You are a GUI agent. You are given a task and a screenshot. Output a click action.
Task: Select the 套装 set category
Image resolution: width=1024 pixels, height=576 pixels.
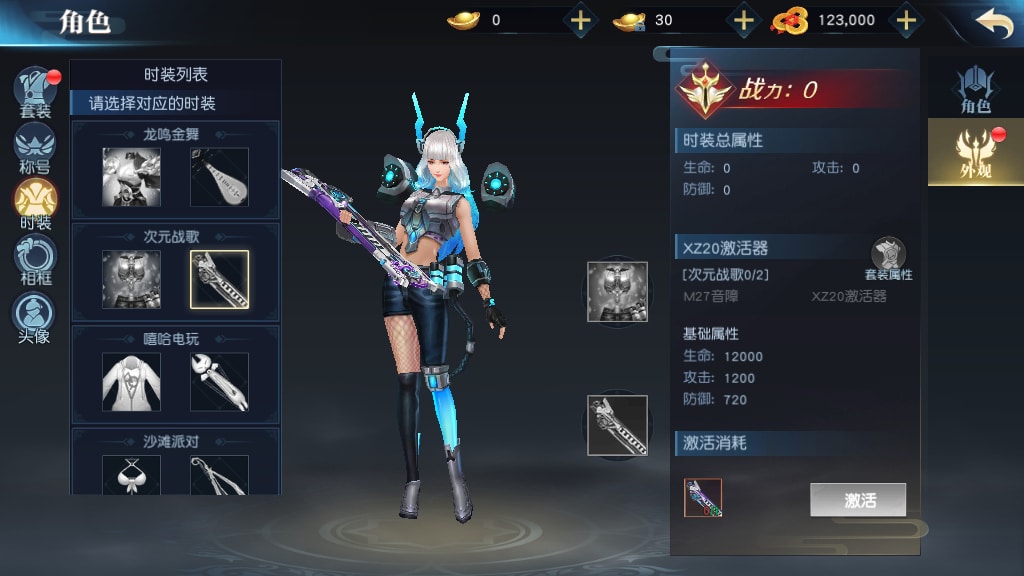click(x=35, y=92)
